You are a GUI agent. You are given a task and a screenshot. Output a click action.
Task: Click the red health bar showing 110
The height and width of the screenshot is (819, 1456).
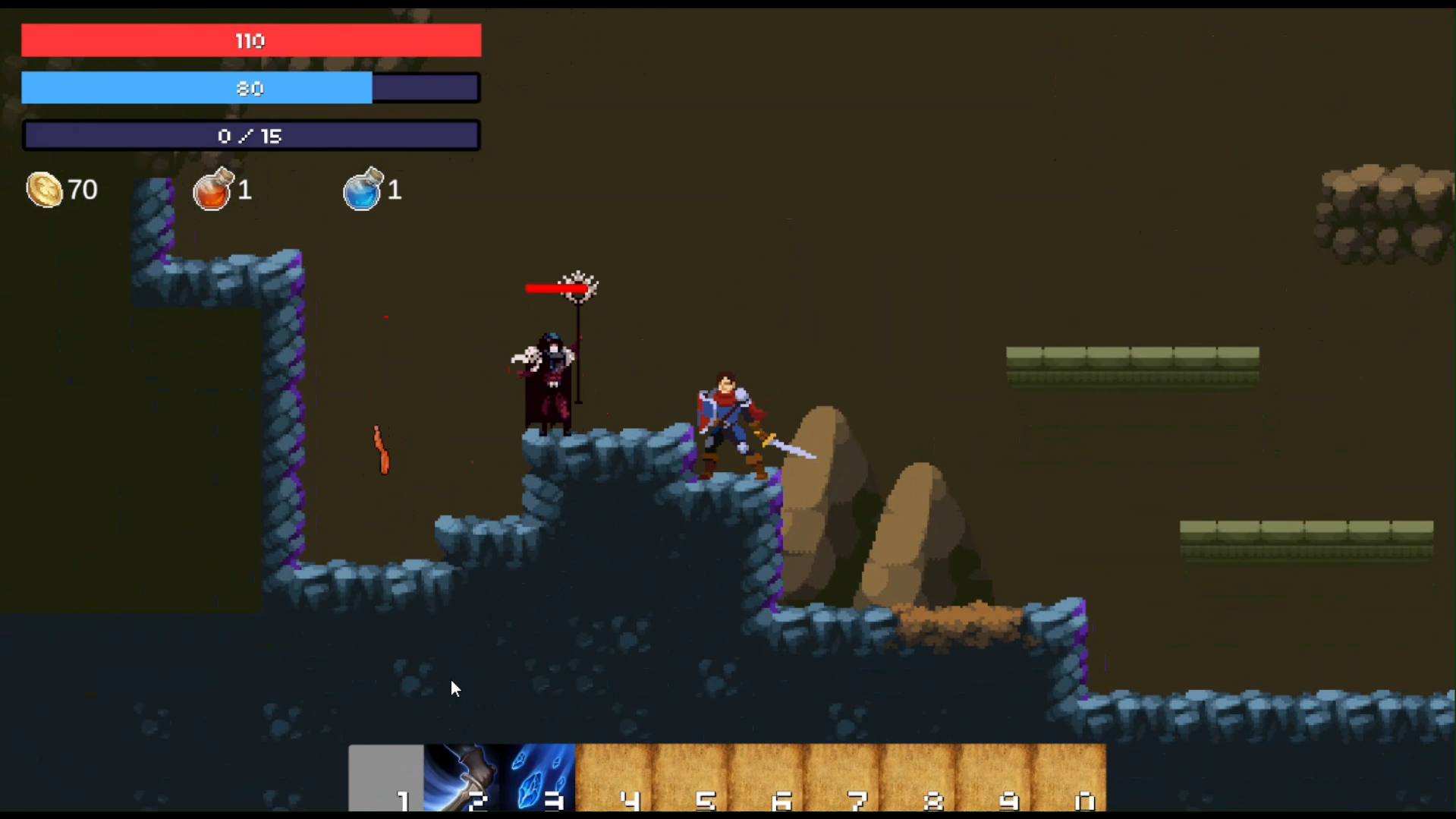(x=250, y=40)
